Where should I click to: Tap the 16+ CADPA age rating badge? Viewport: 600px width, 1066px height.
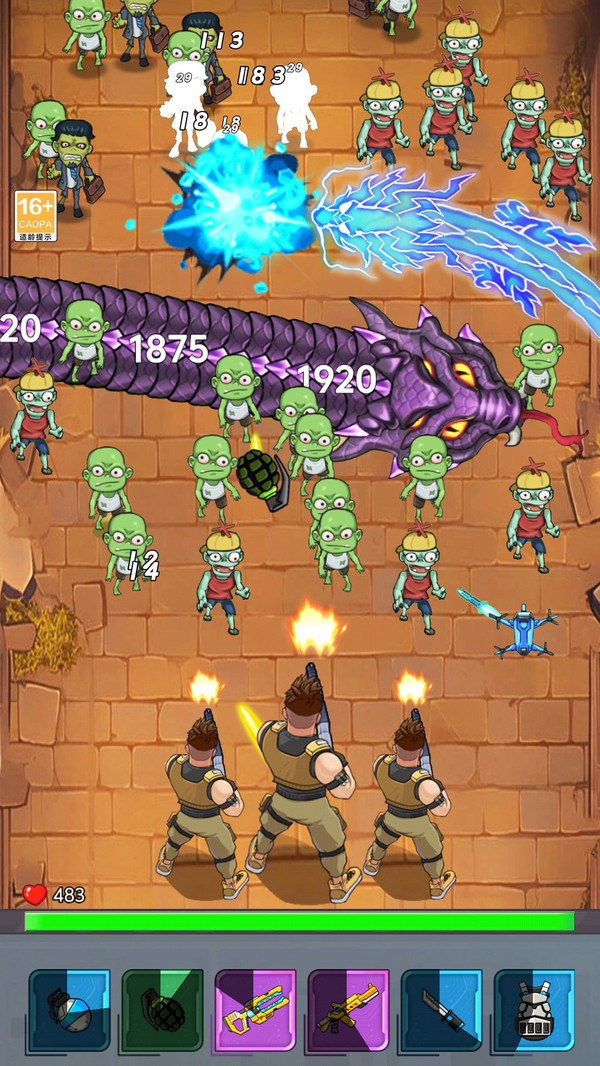(x=35, y=216)
